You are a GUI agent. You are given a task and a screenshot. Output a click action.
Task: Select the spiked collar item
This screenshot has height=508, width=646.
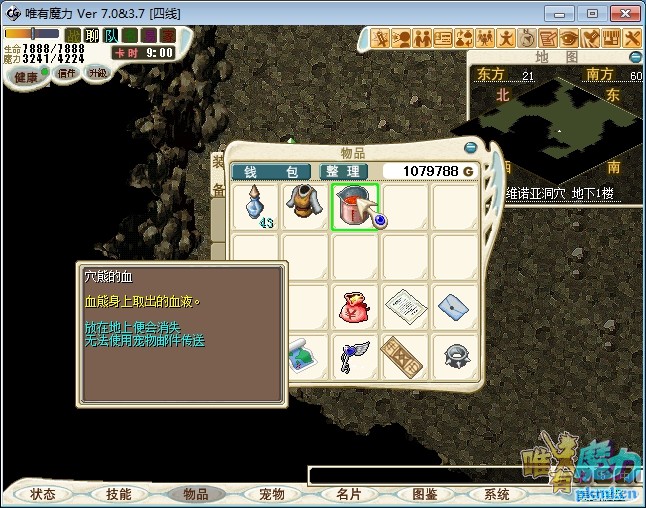click(455, 356)
